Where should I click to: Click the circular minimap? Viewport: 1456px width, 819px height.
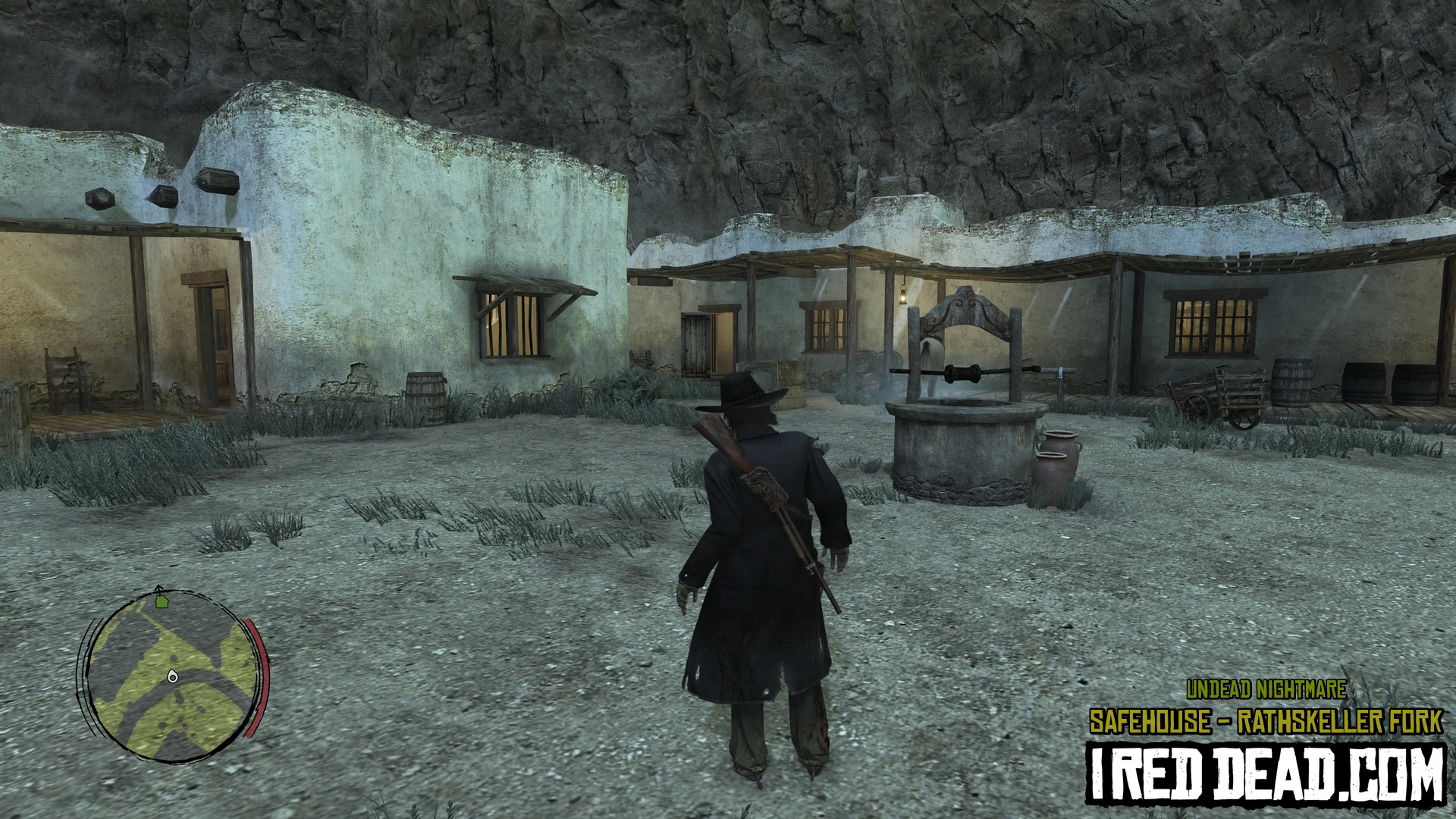click(171, 675)
